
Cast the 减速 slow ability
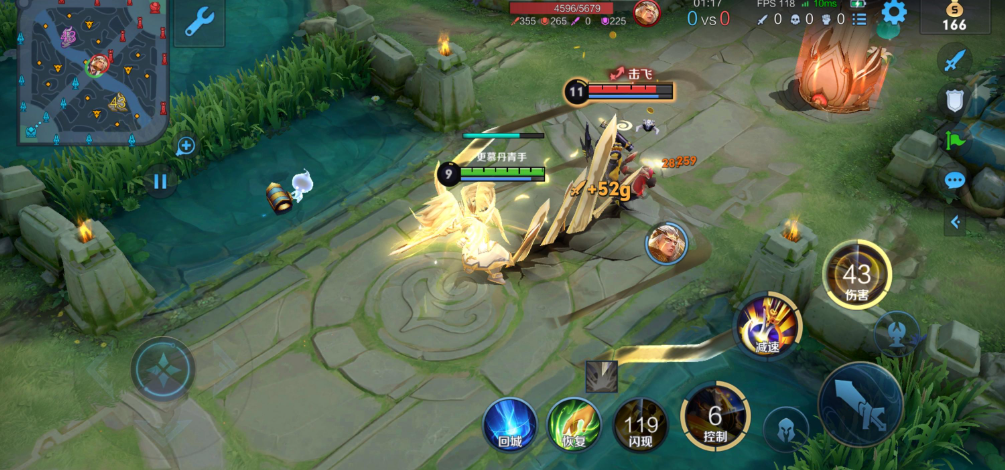(x=768, y=324)
